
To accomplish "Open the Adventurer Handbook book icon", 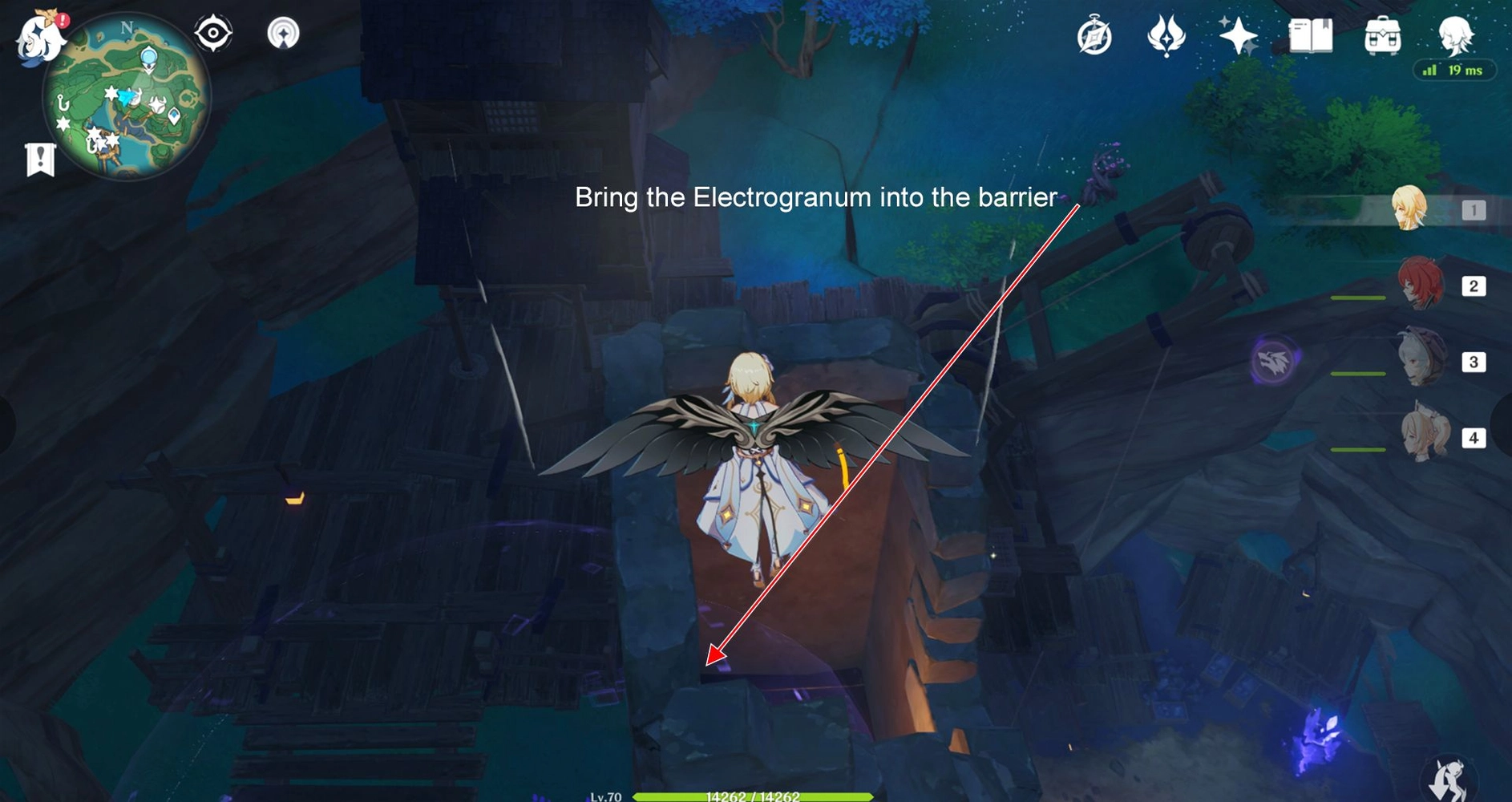I will coord(1309,36).
